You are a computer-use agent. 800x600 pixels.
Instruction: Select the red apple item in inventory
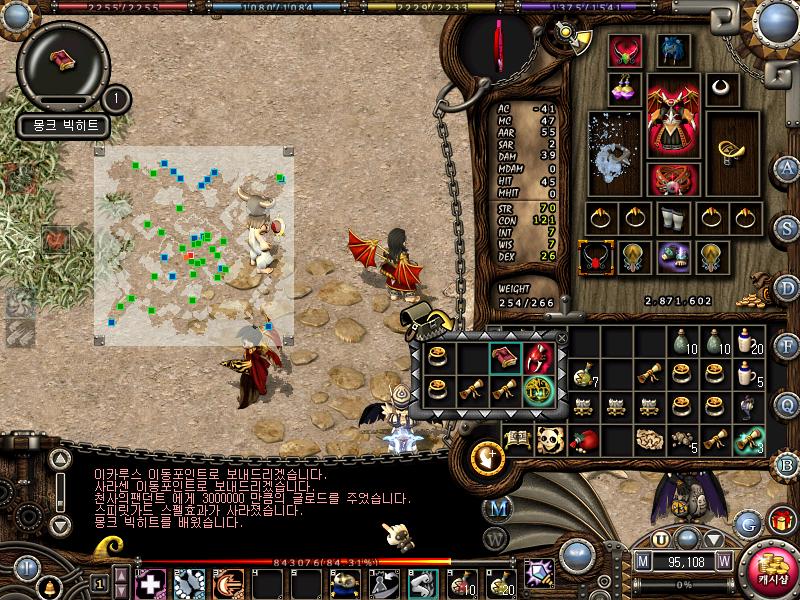(582, 440)
